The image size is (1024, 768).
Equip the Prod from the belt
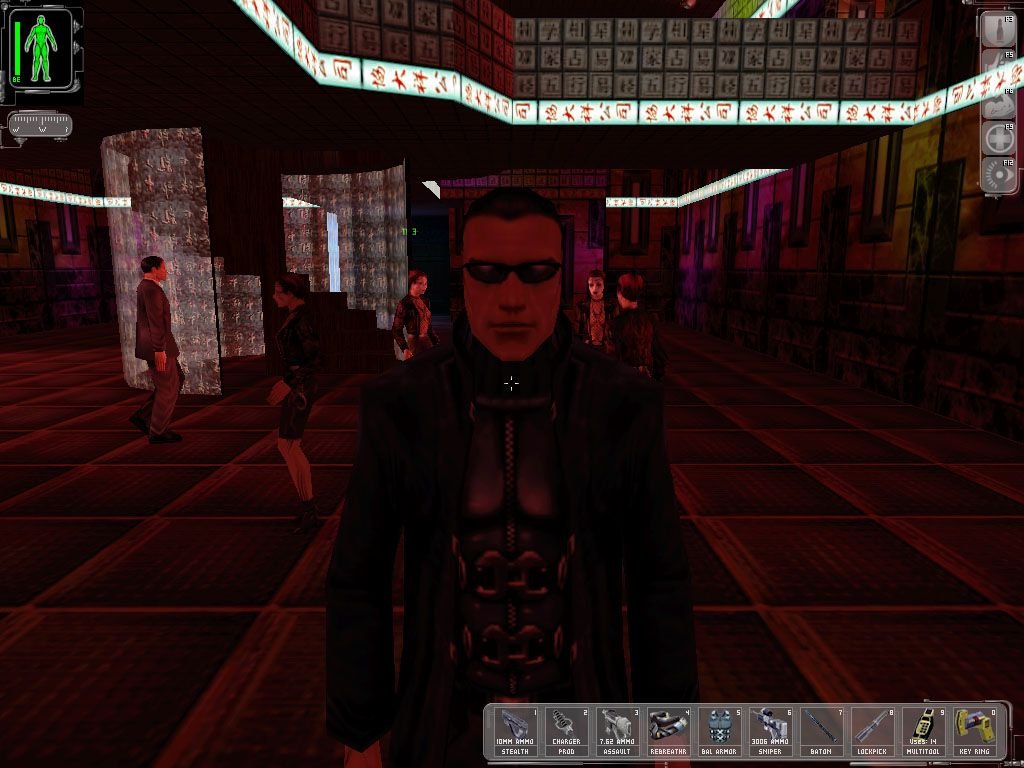[568, 730]
